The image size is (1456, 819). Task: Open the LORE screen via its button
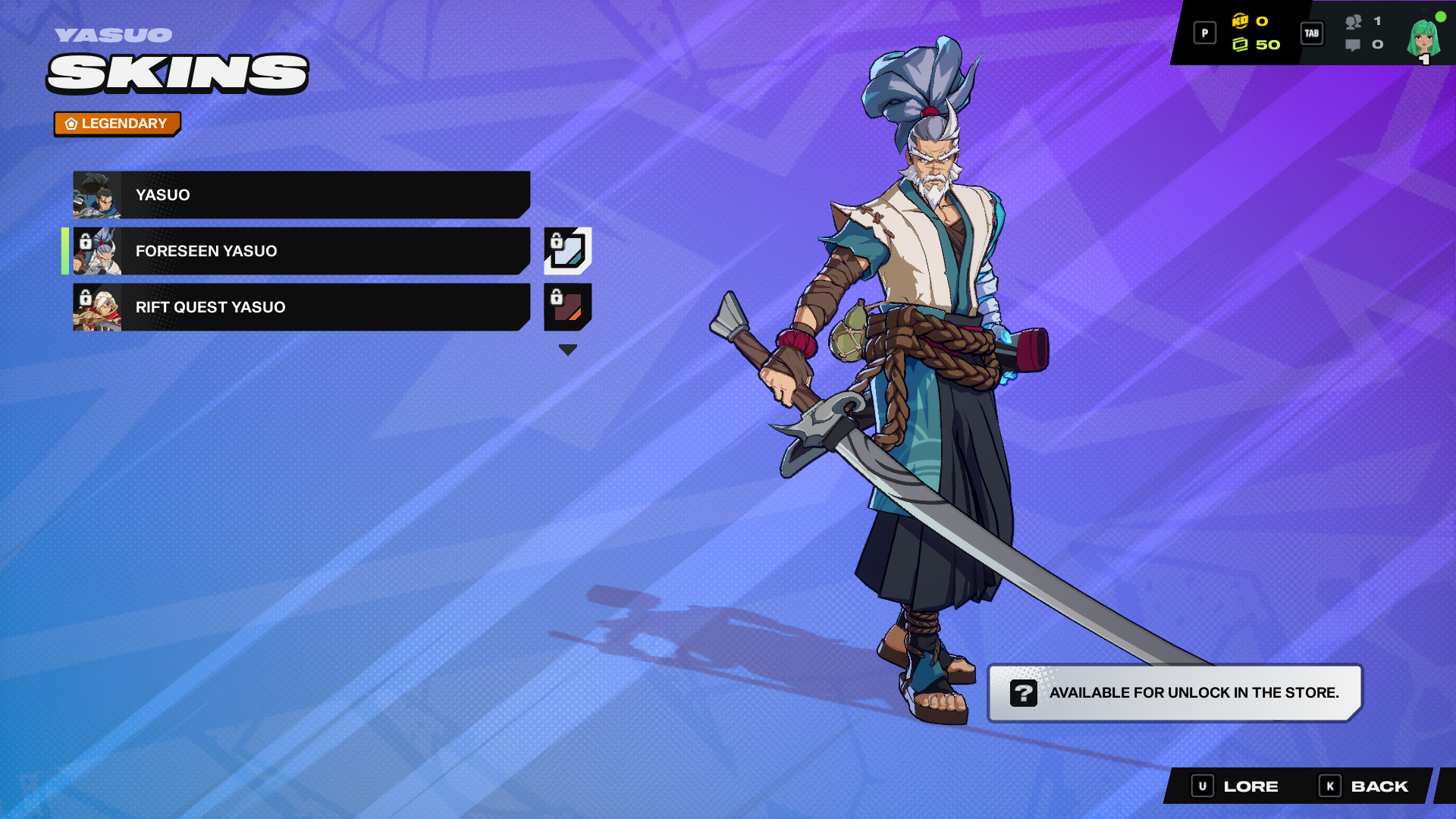[1236, 786]
